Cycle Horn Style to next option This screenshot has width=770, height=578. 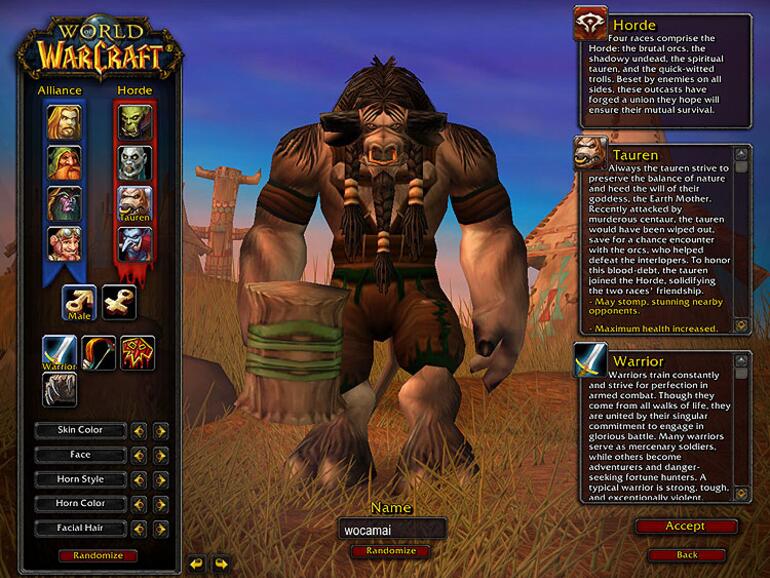coord(160,479)
